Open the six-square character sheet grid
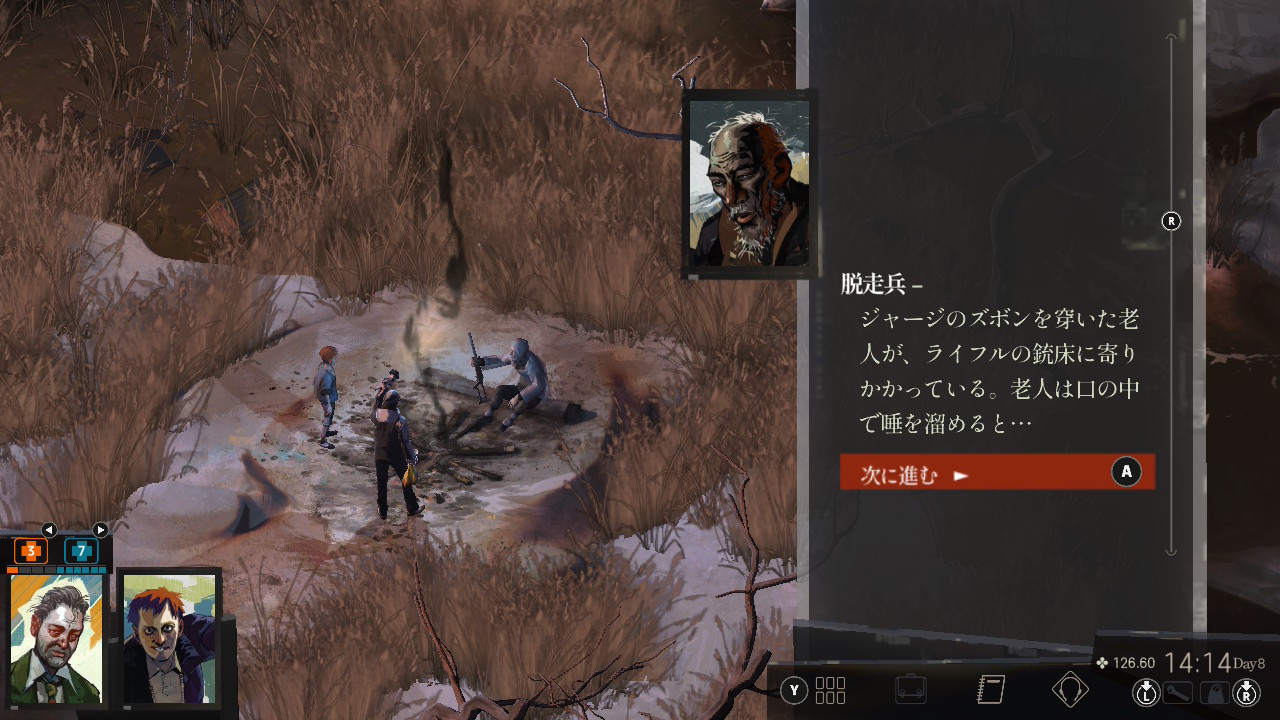The width and height of the screenshot is (1280, 720). pyautogui.click(x=830, y=690)
